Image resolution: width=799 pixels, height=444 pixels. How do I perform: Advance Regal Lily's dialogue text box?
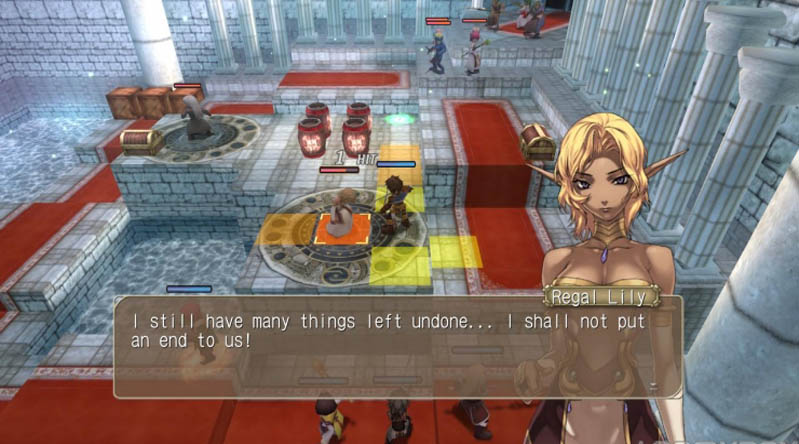click(x=397, y=345)
